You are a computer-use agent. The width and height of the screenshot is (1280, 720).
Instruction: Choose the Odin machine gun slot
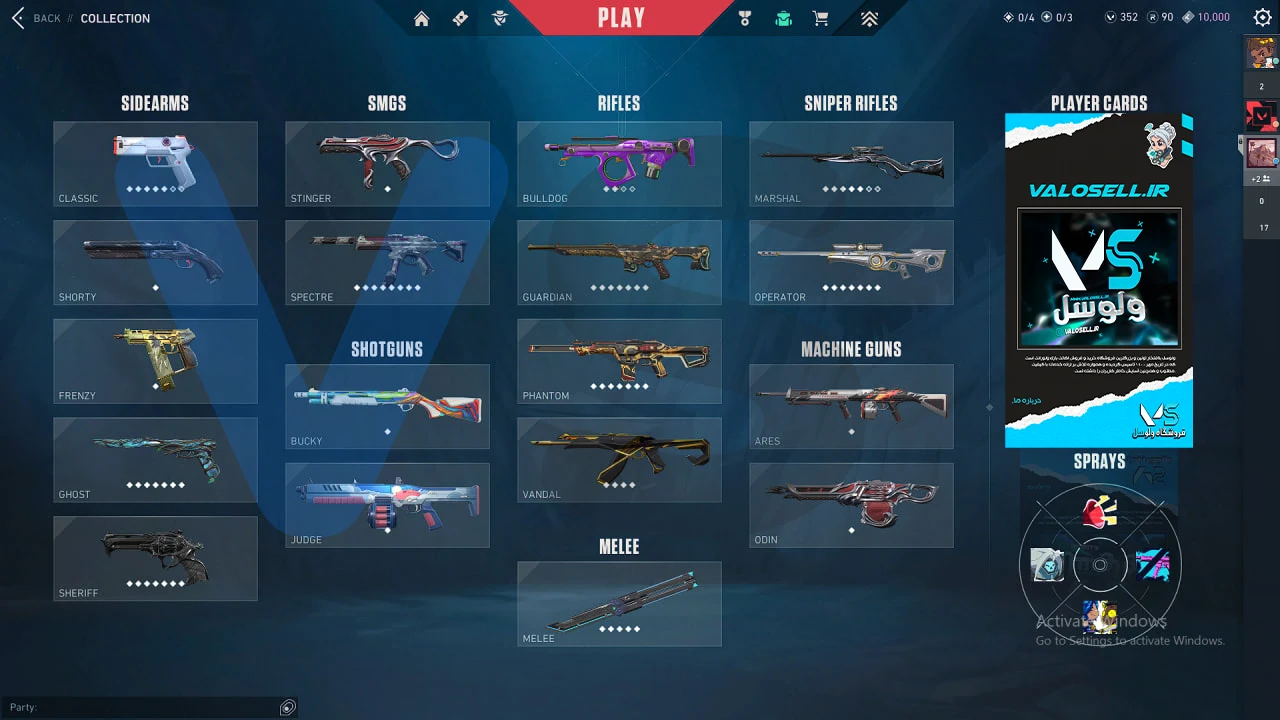pos(851,505)
